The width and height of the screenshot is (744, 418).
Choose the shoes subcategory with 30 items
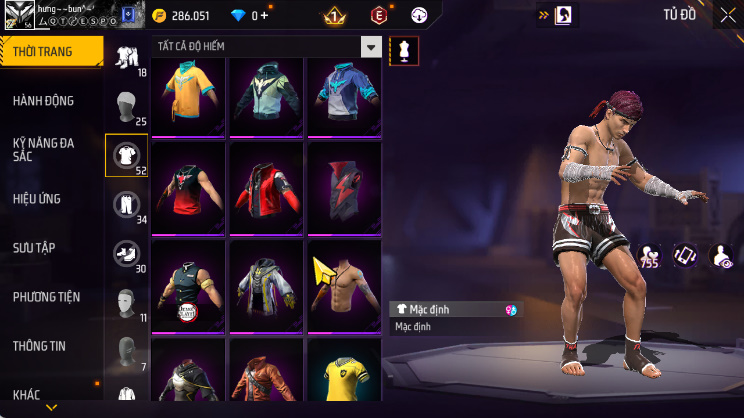click(126, 253)
